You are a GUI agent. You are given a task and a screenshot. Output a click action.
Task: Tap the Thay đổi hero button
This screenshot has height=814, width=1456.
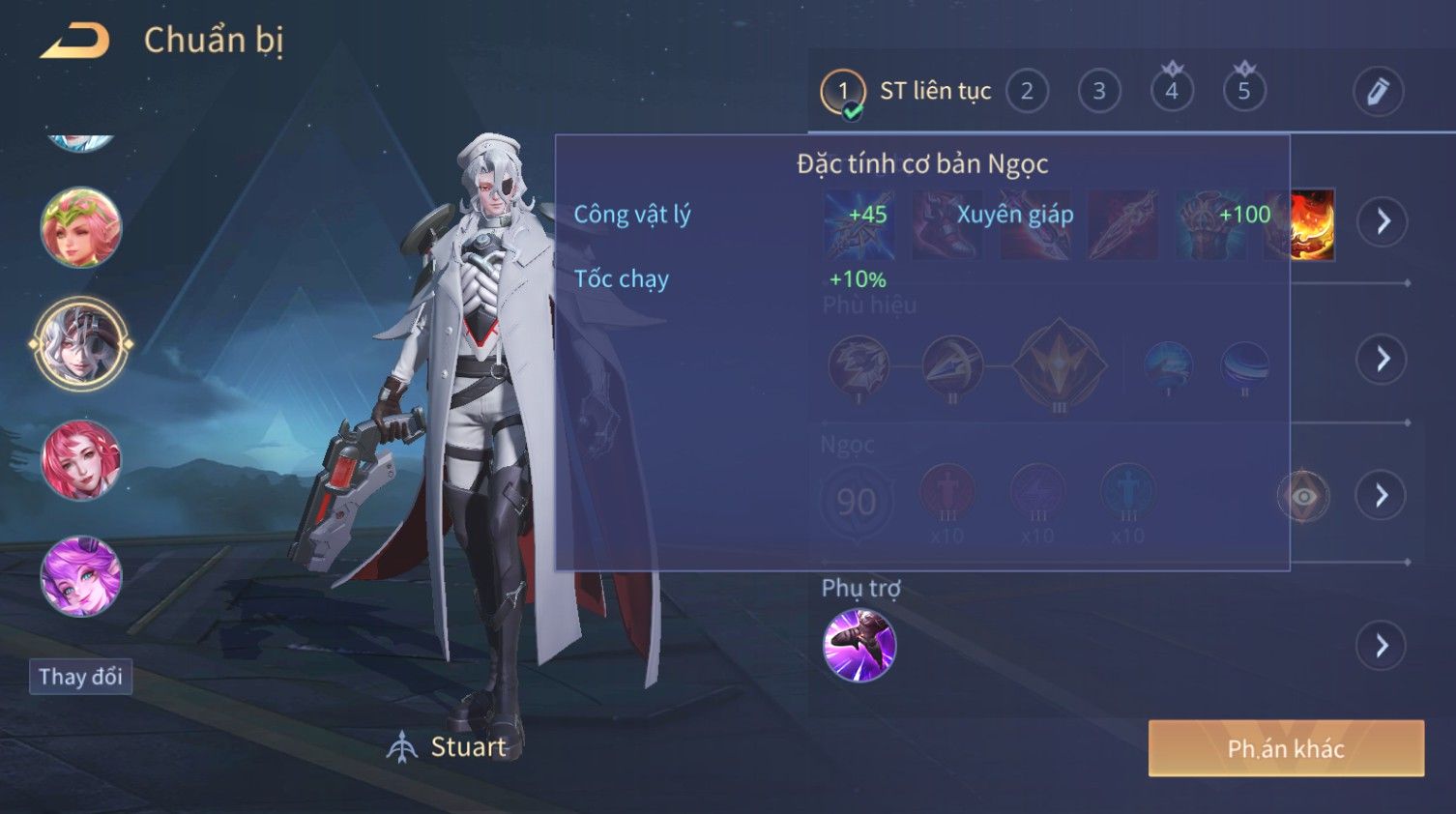pos(80,677)
